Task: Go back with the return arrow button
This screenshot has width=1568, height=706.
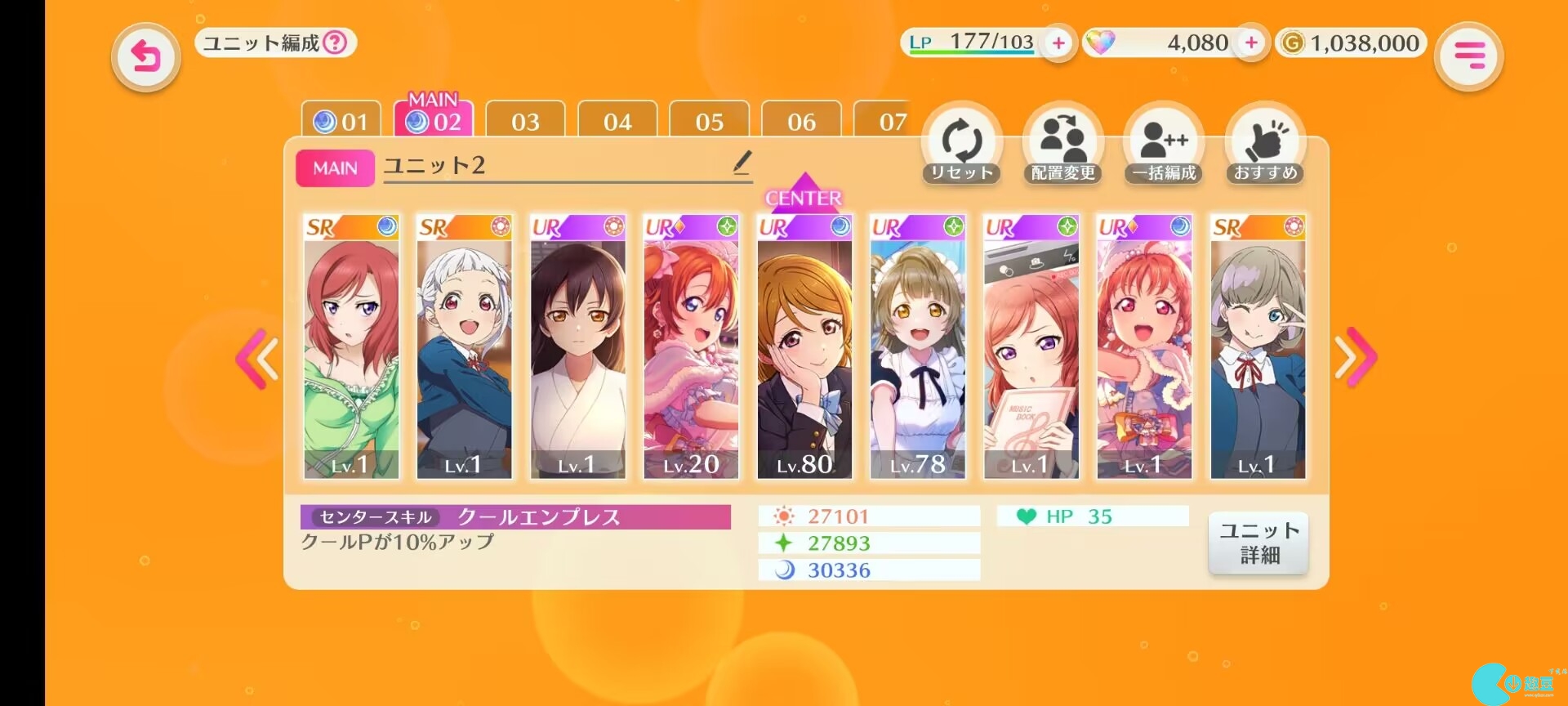Action: pos(145,56)
